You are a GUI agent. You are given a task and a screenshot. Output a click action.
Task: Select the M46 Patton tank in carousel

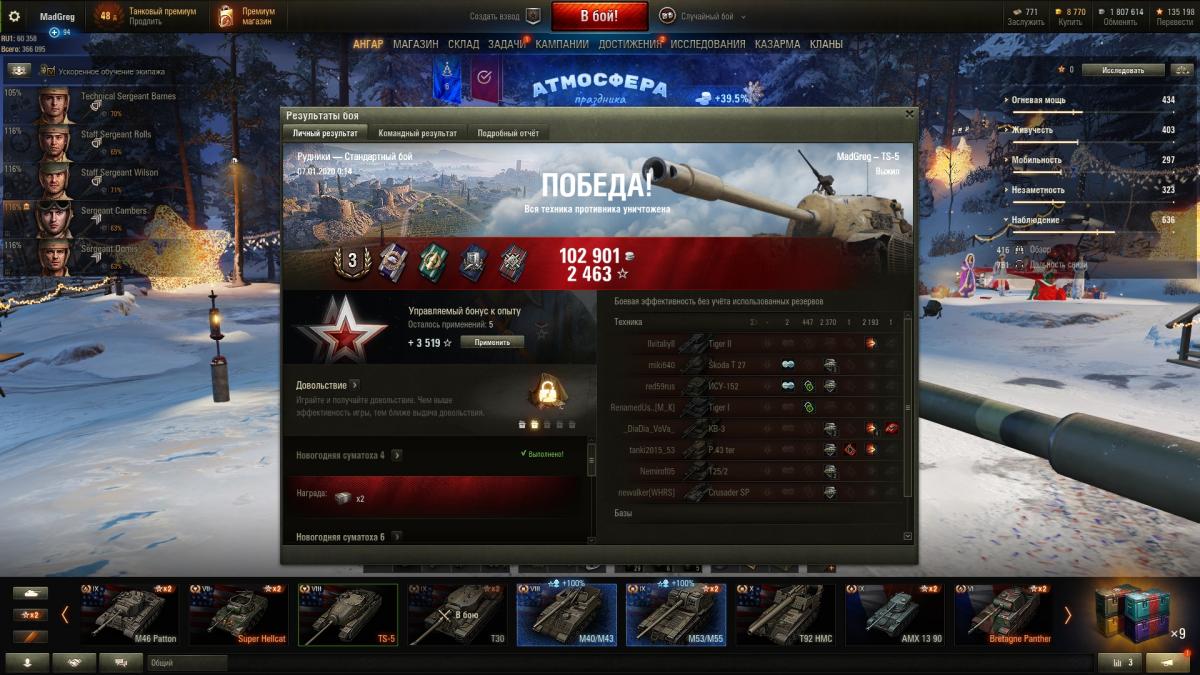pyautogui.click(x=129, y=614)
